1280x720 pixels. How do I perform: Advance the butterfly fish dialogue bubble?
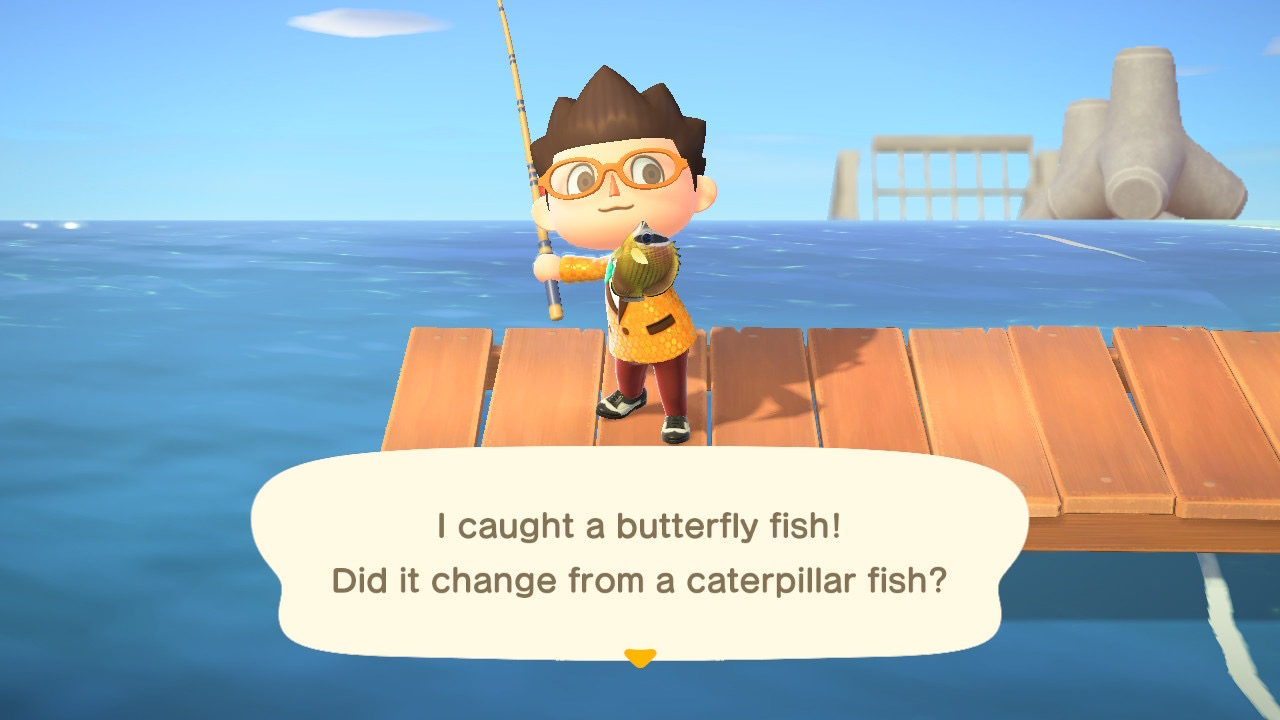pyautogui.click(x=639, y=553)
